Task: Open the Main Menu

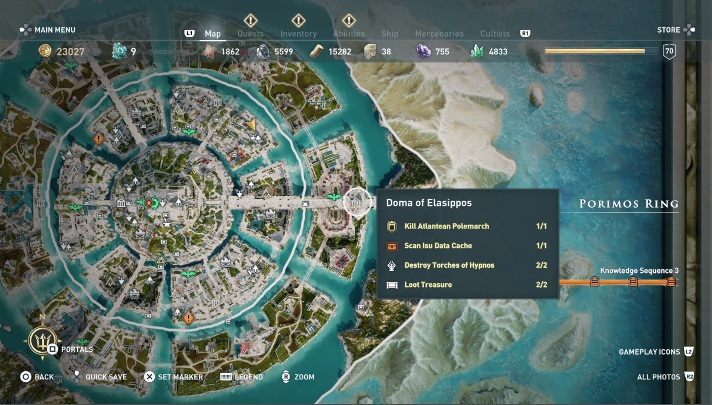Action: pos(48,30)
